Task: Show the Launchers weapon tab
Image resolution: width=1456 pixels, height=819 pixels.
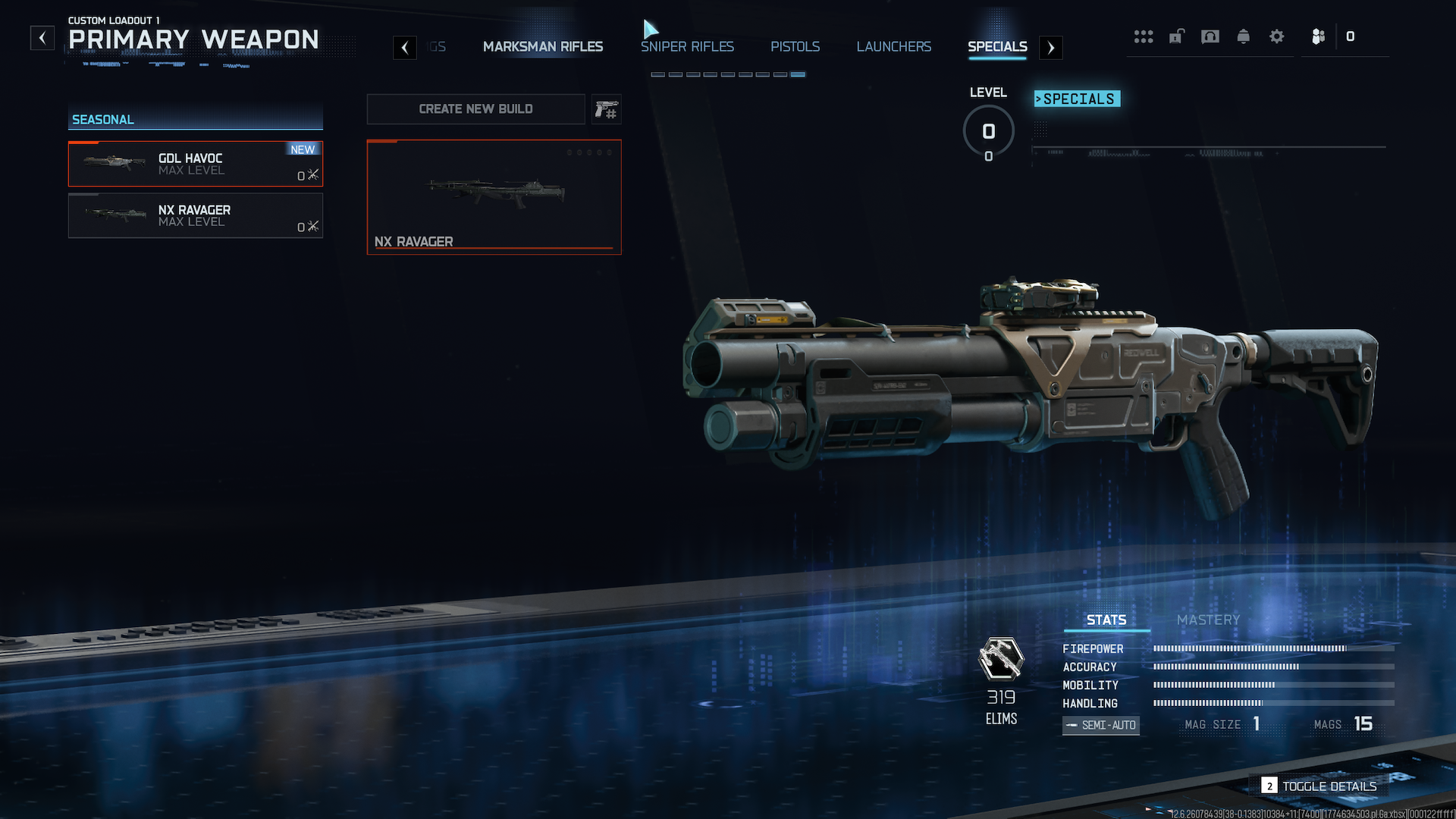Action: coord(893,47)
